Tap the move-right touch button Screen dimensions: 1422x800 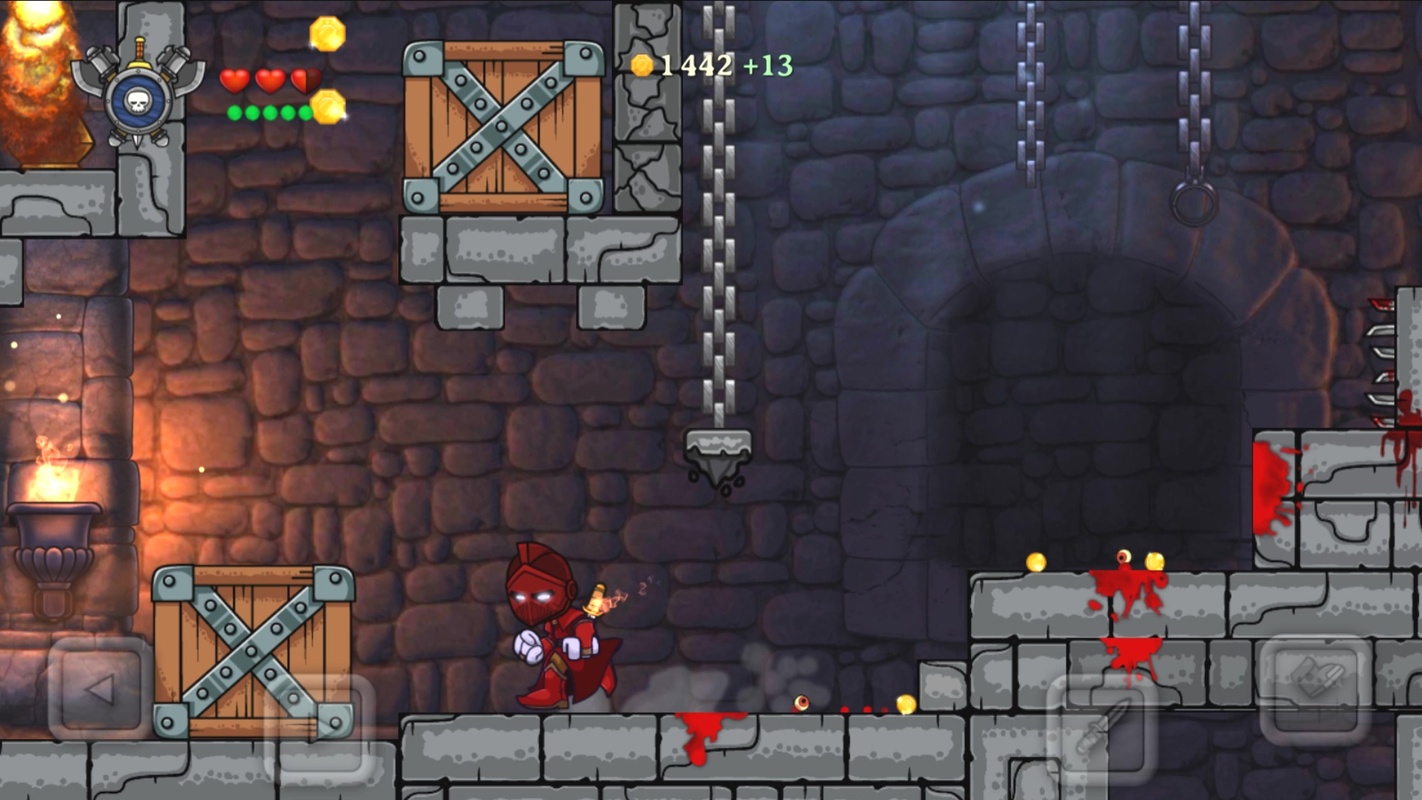coord(318,727)
